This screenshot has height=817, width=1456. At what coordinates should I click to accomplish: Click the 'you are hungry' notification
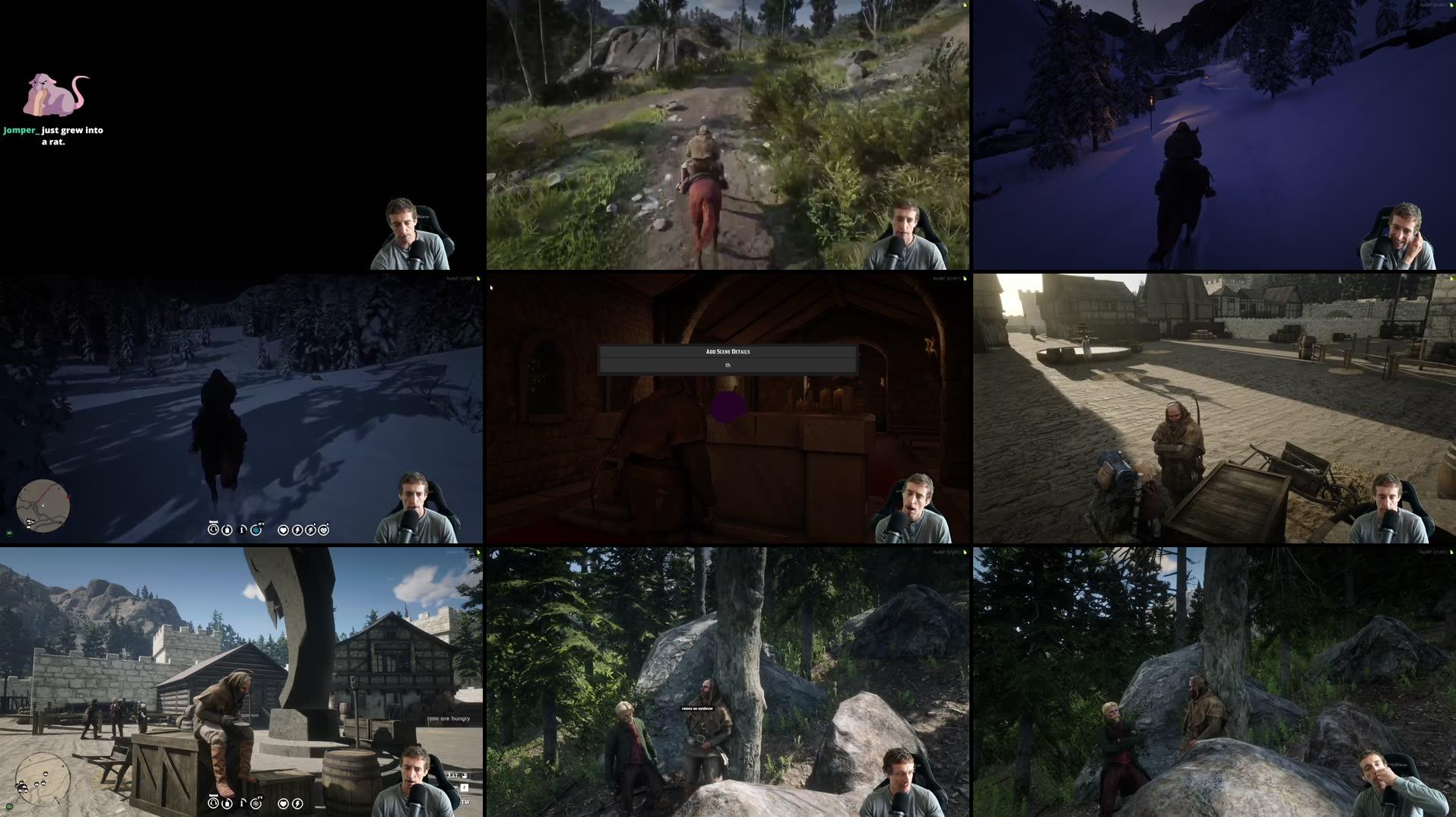click(449, 717)
